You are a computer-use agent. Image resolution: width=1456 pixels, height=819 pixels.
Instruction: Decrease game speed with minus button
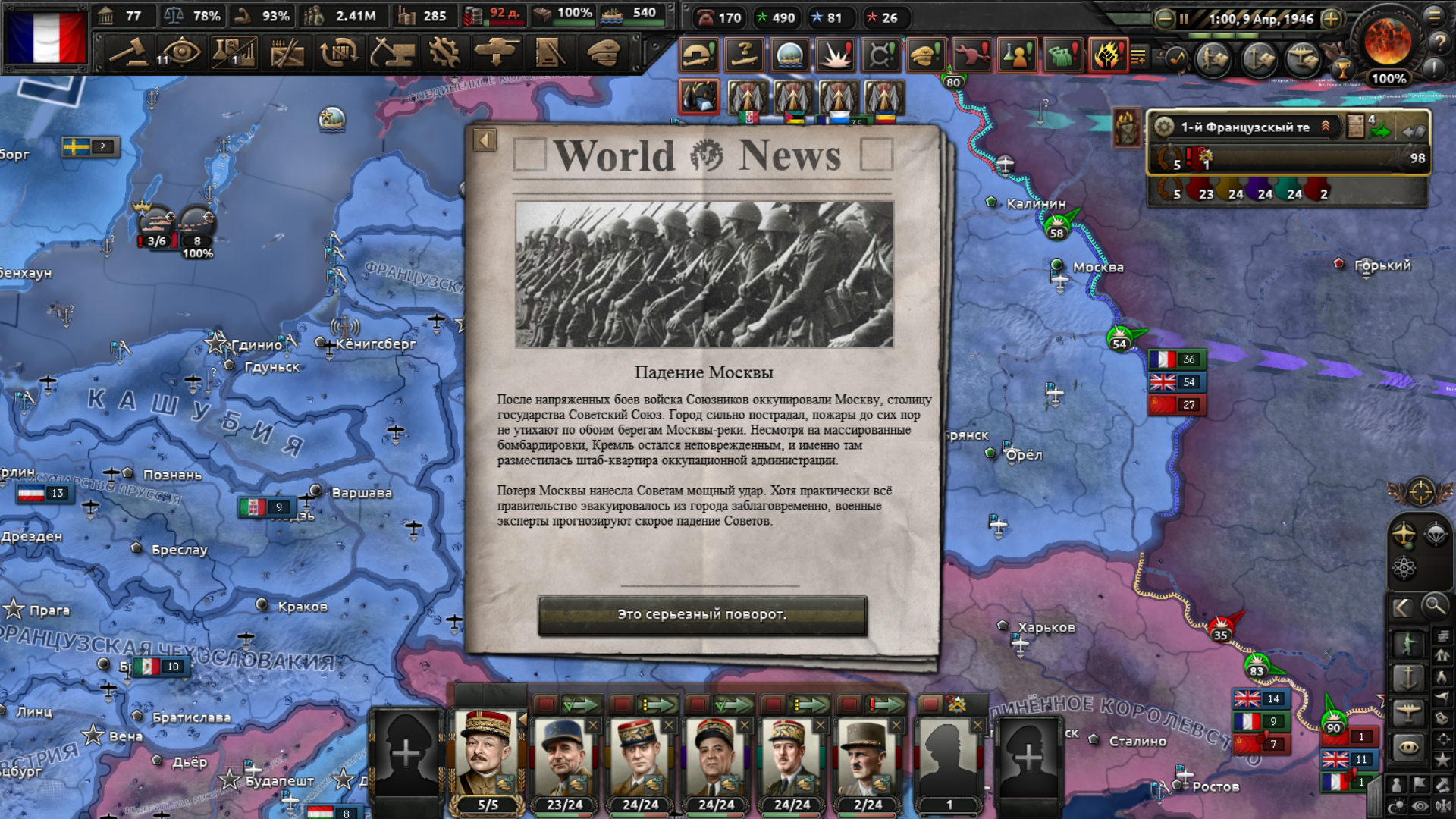click(x=1164, y=19)
